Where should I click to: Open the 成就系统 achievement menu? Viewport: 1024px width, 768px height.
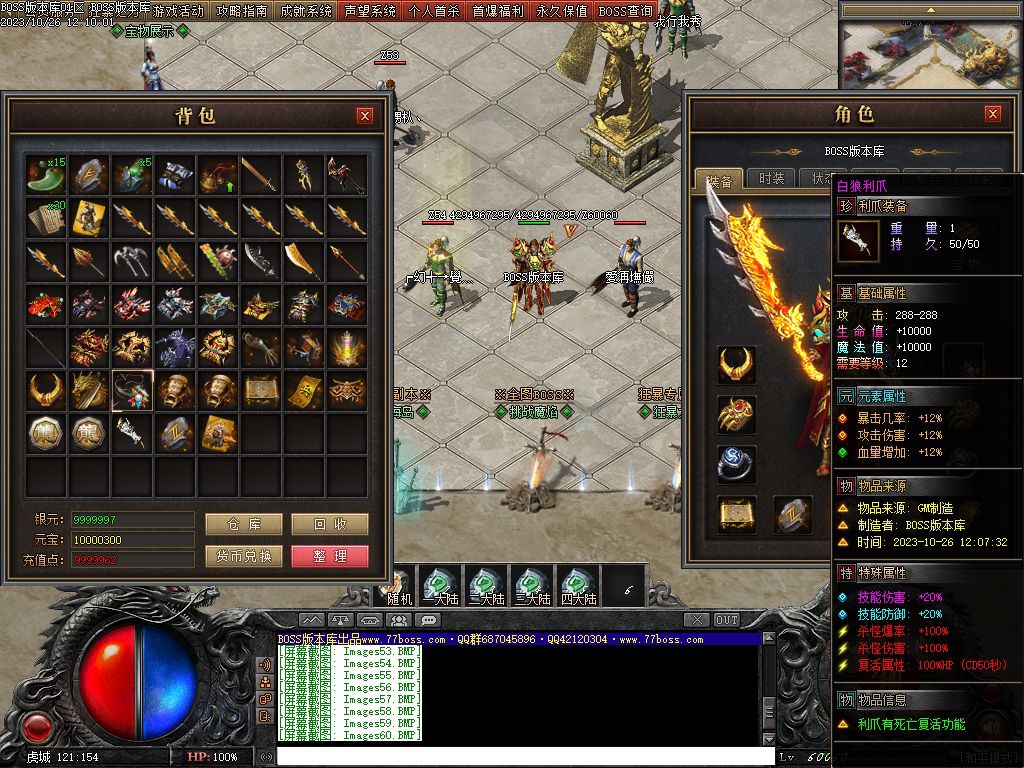coord(306,11)
